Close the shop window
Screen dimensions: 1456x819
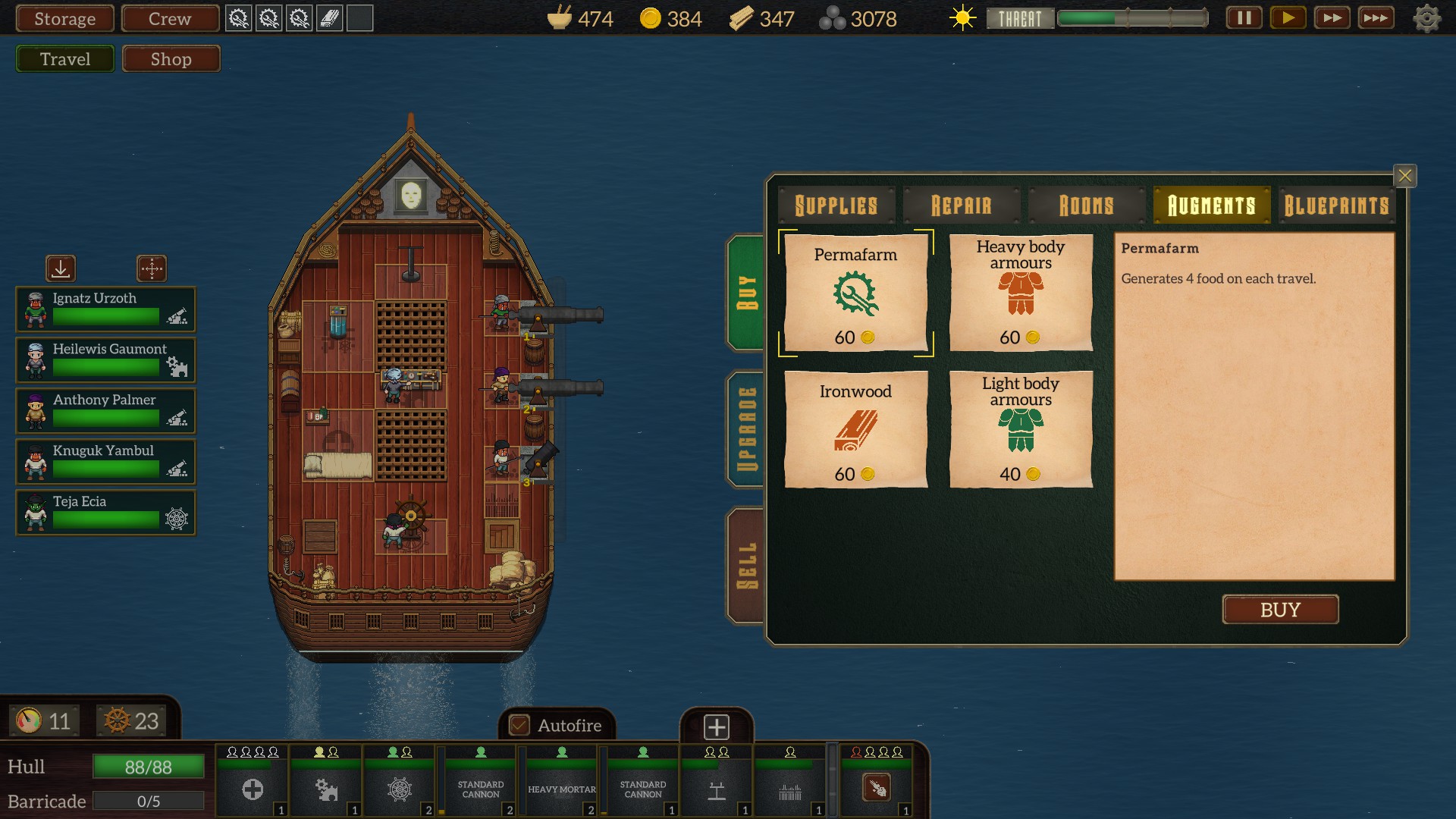point(1404,176)
